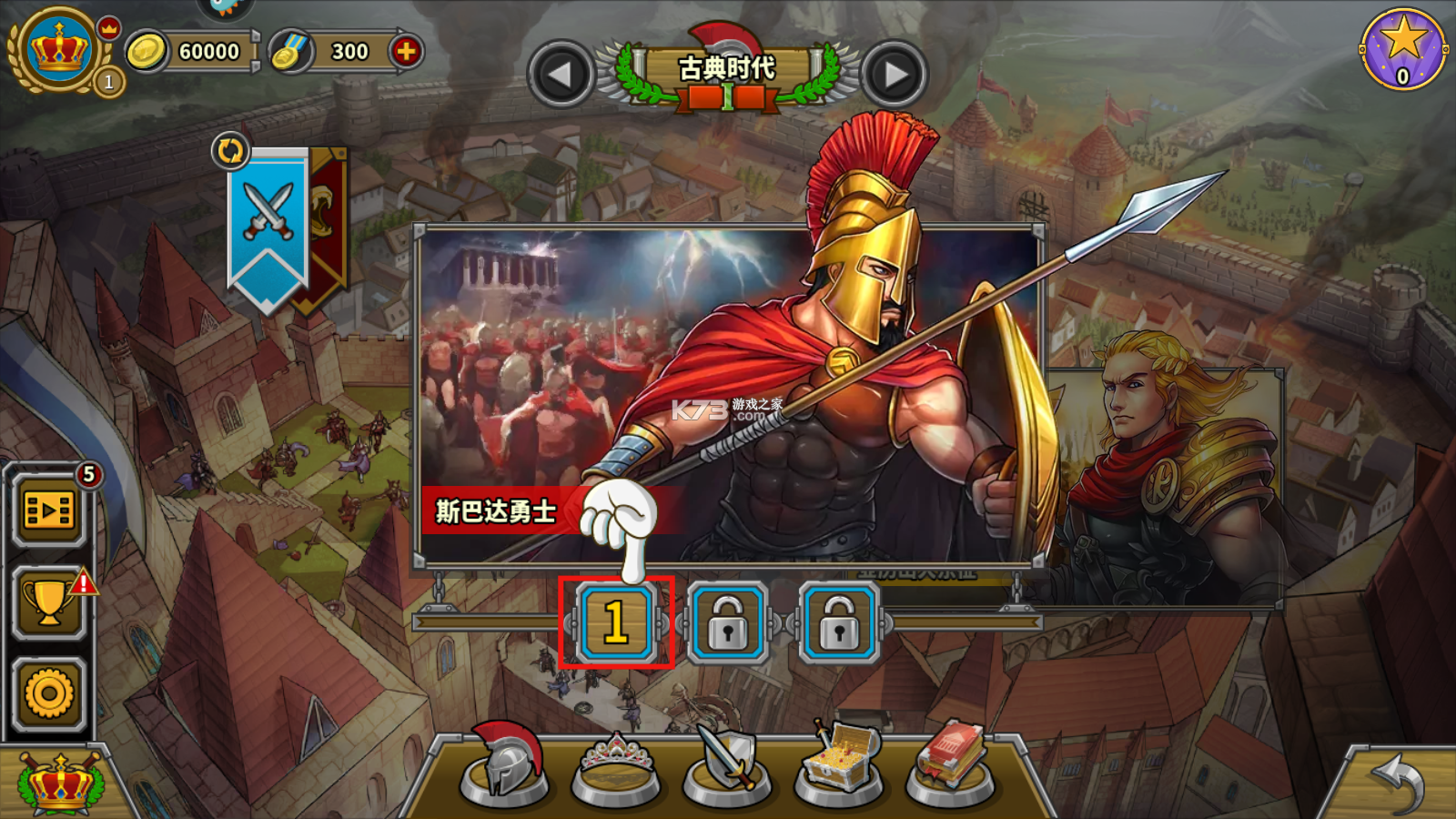
Task: Open the film reel video rewards
Action: tap(49, 511)
